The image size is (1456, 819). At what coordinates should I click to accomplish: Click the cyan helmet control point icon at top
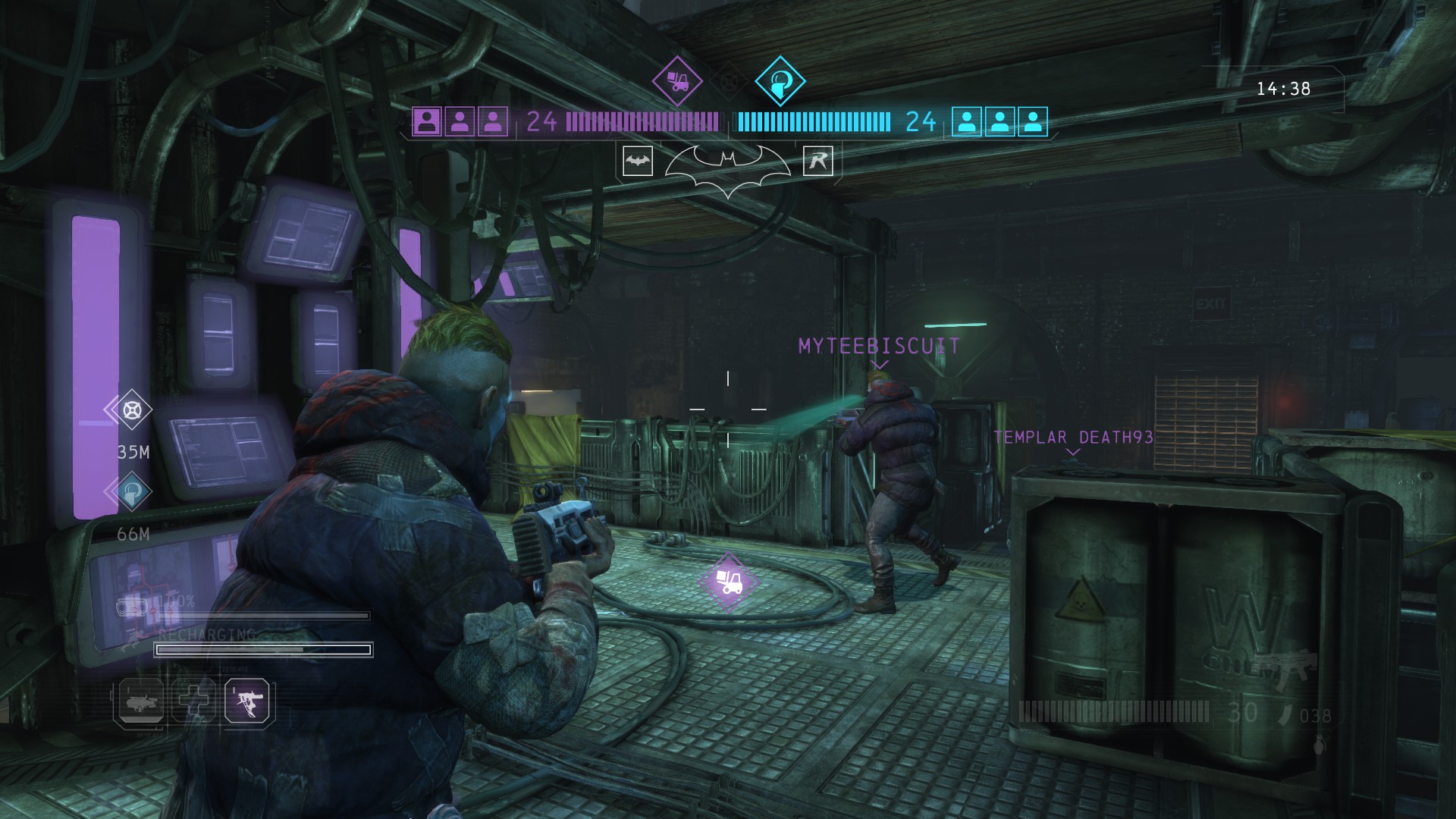click(x=780, y=80)
